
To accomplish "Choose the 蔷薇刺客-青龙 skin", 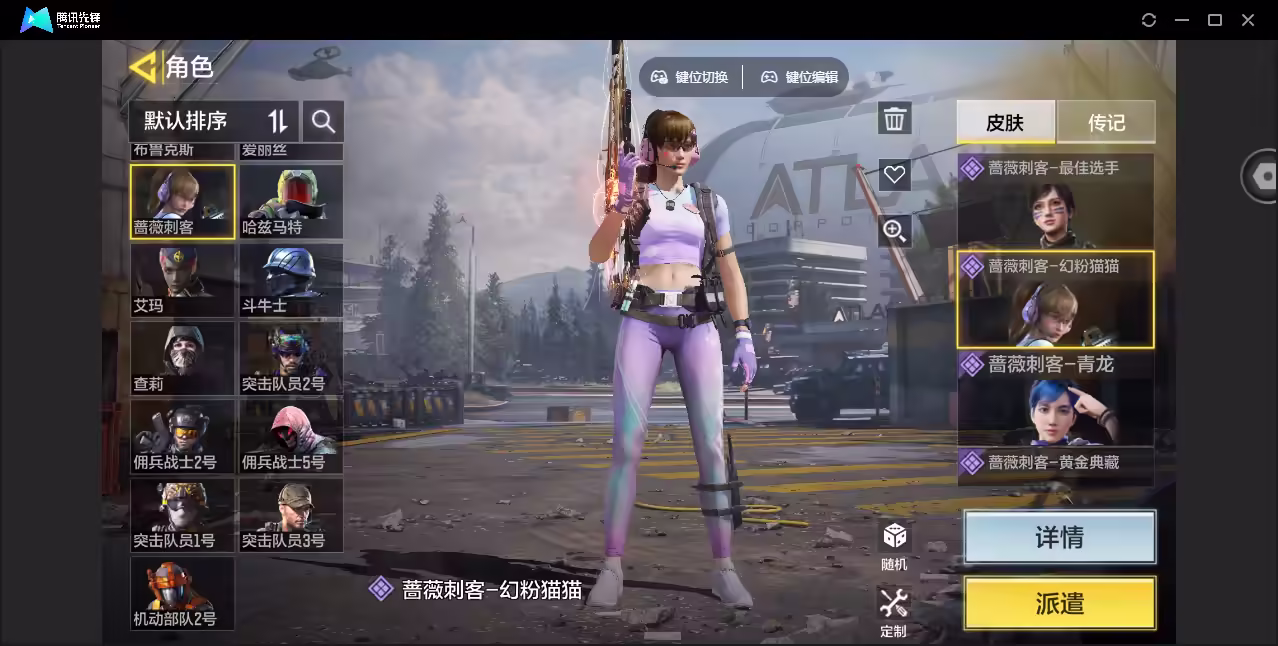I will [x=1055, y=397].
